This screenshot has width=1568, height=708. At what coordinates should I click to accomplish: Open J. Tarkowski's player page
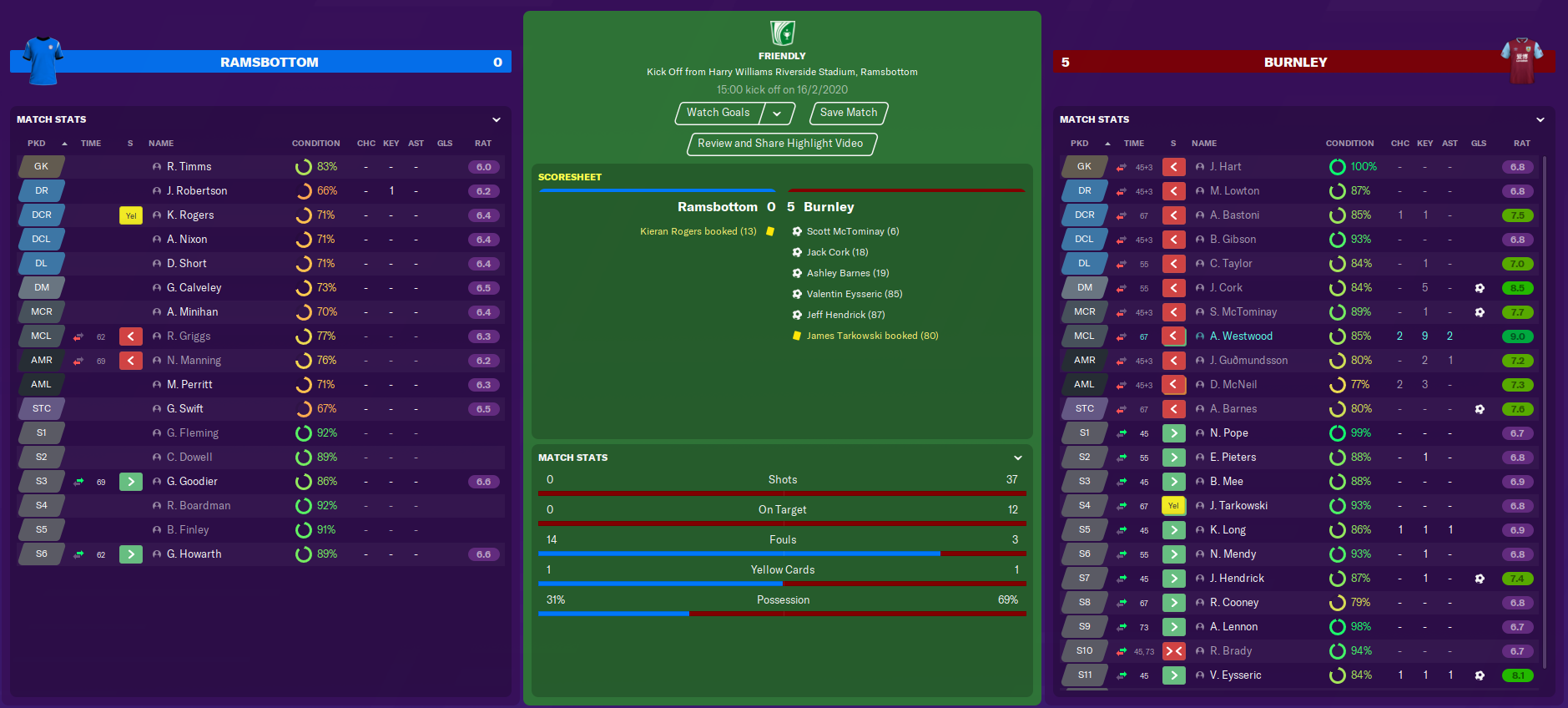point(1238,506)
